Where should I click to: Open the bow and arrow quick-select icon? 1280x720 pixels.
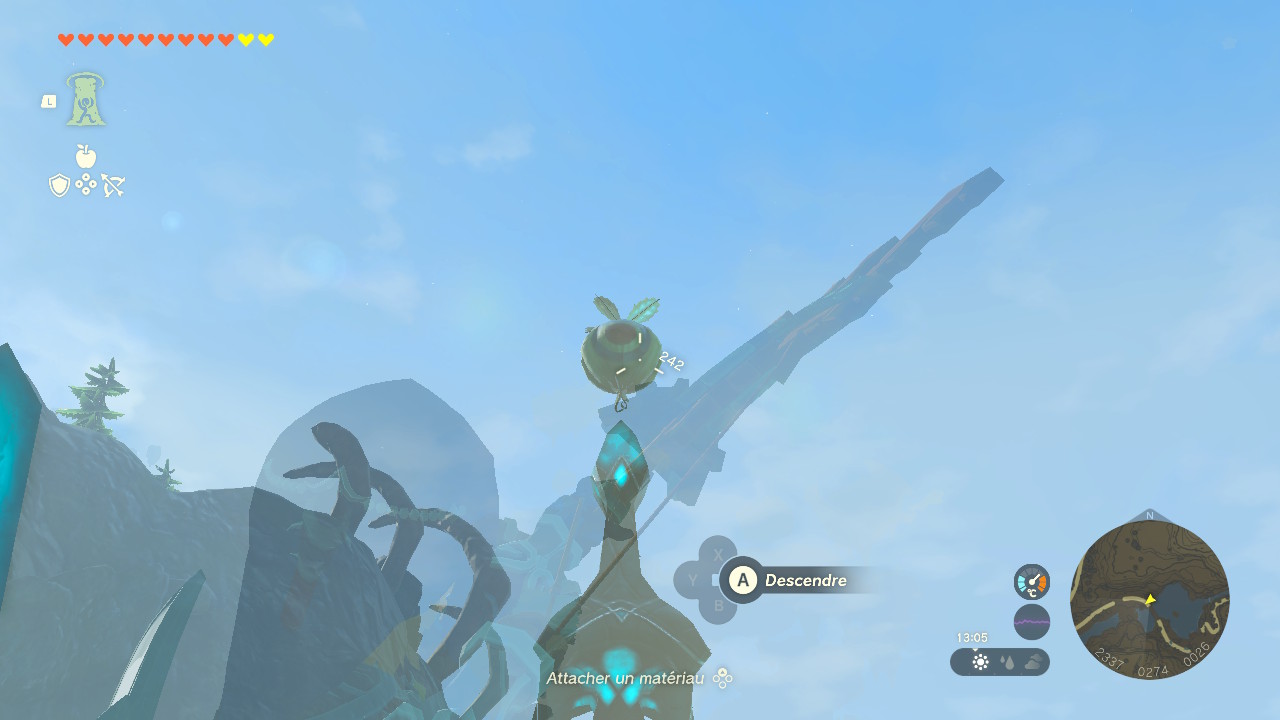tap(112, 185)
